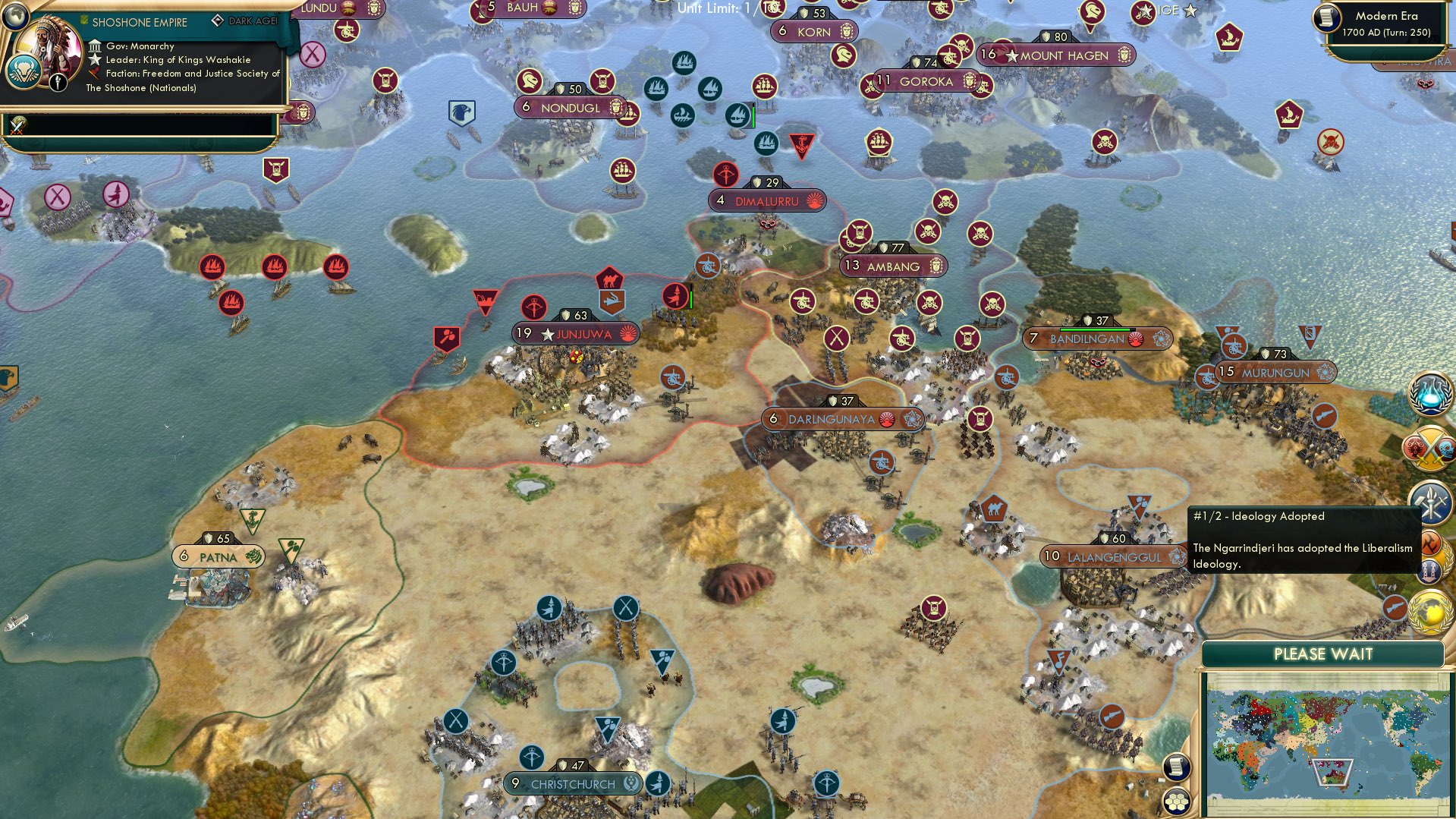
Task: Select the Ambang city banner
Action: point(893,266)
